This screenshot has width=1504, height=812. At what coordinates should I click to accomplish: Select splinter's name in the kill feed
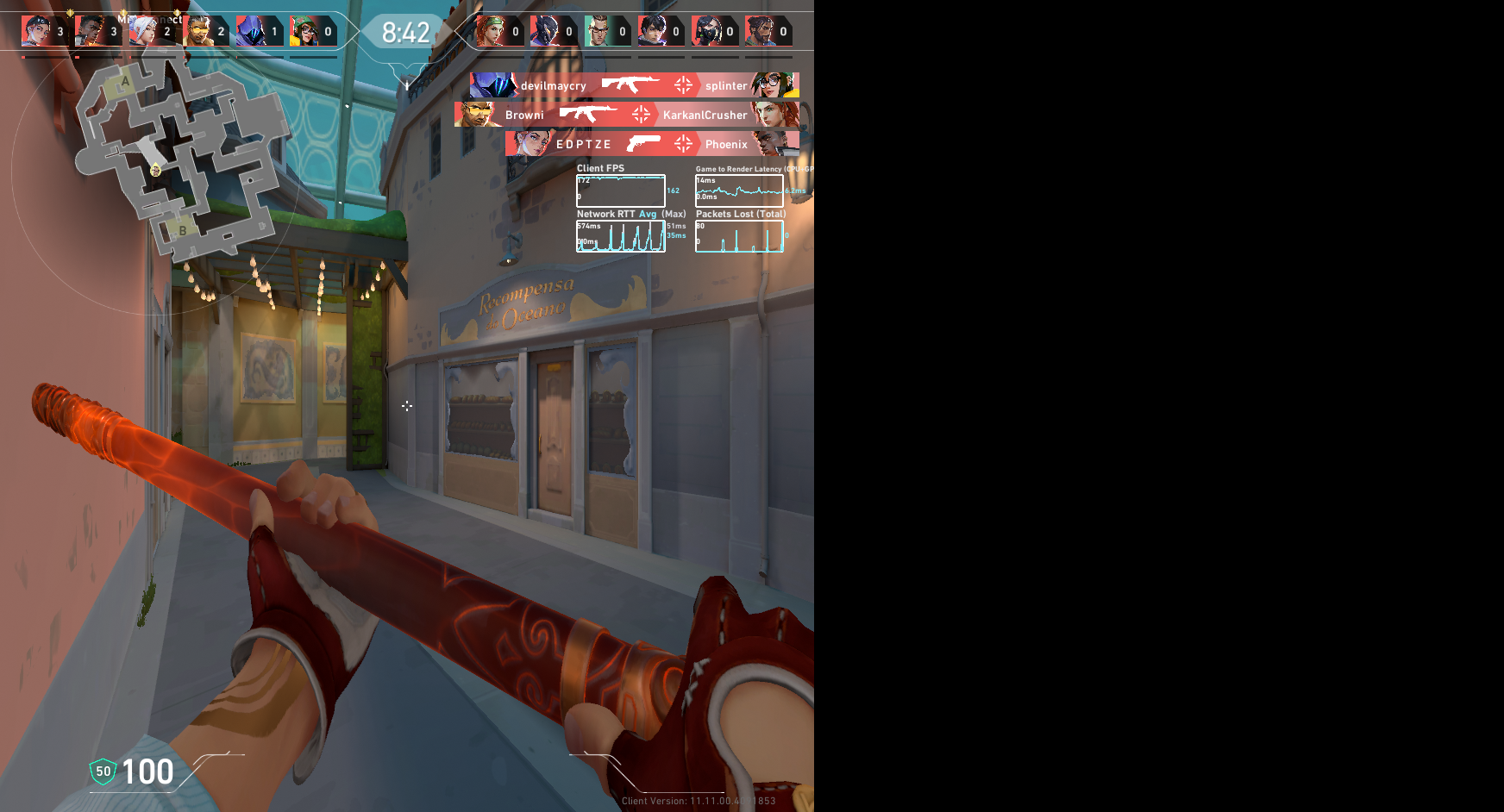pyautogui.click(x=725, y=84)
